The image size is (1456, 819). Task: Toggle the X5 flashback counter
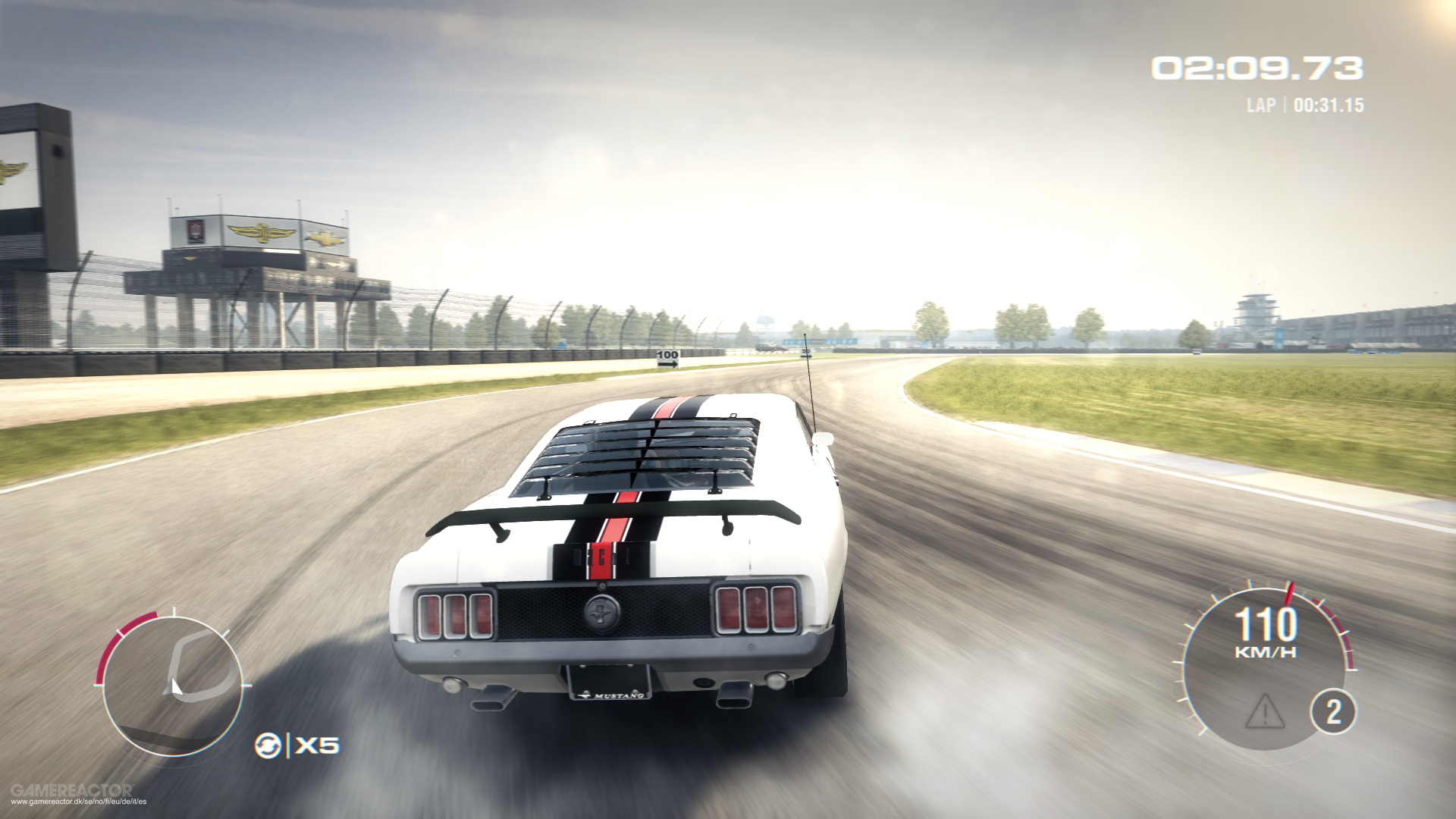(x=317, y=744)
